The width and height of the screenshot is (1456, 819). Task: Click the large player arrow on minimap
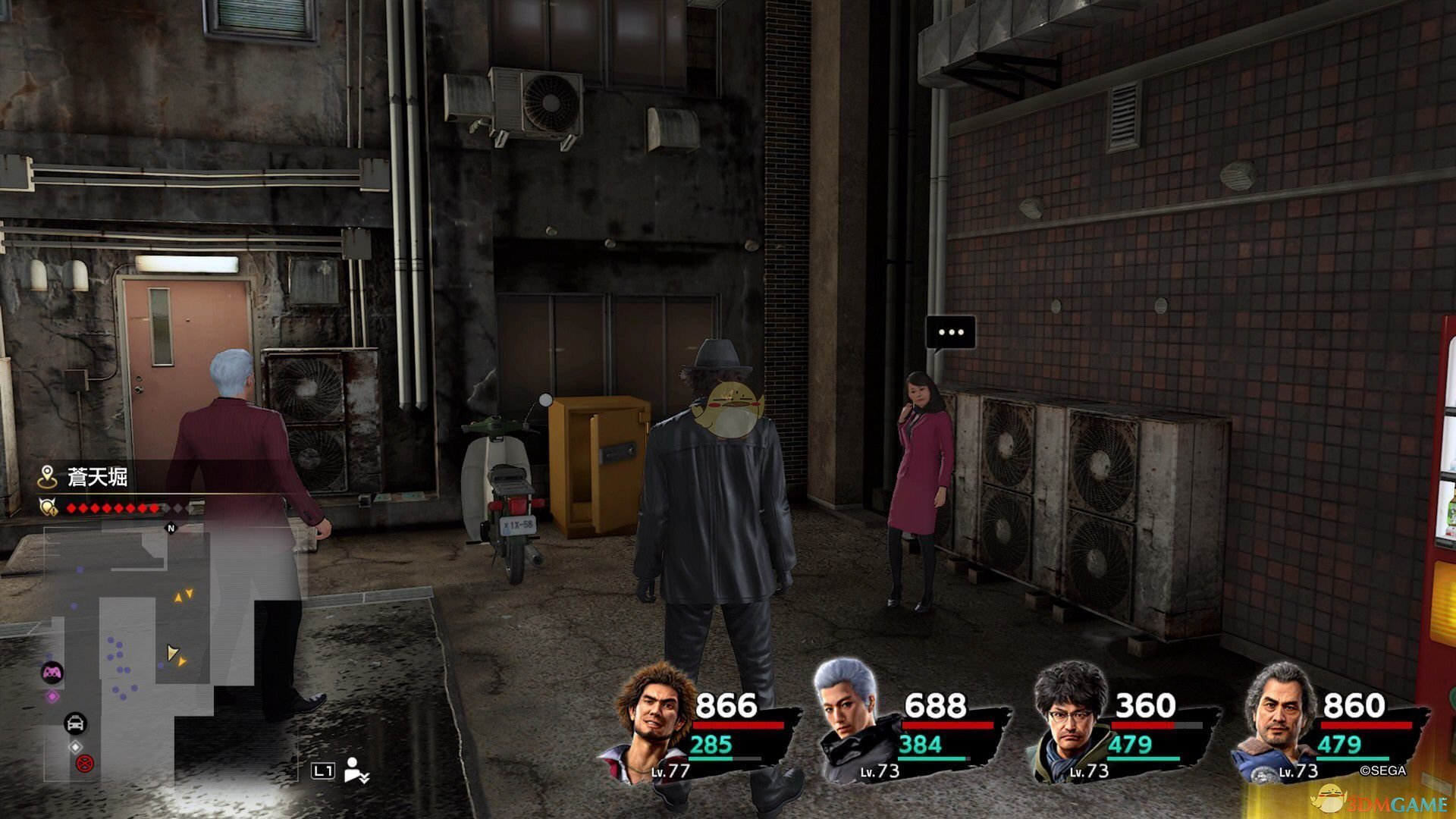pyautogui.click(x=172, y=653)
